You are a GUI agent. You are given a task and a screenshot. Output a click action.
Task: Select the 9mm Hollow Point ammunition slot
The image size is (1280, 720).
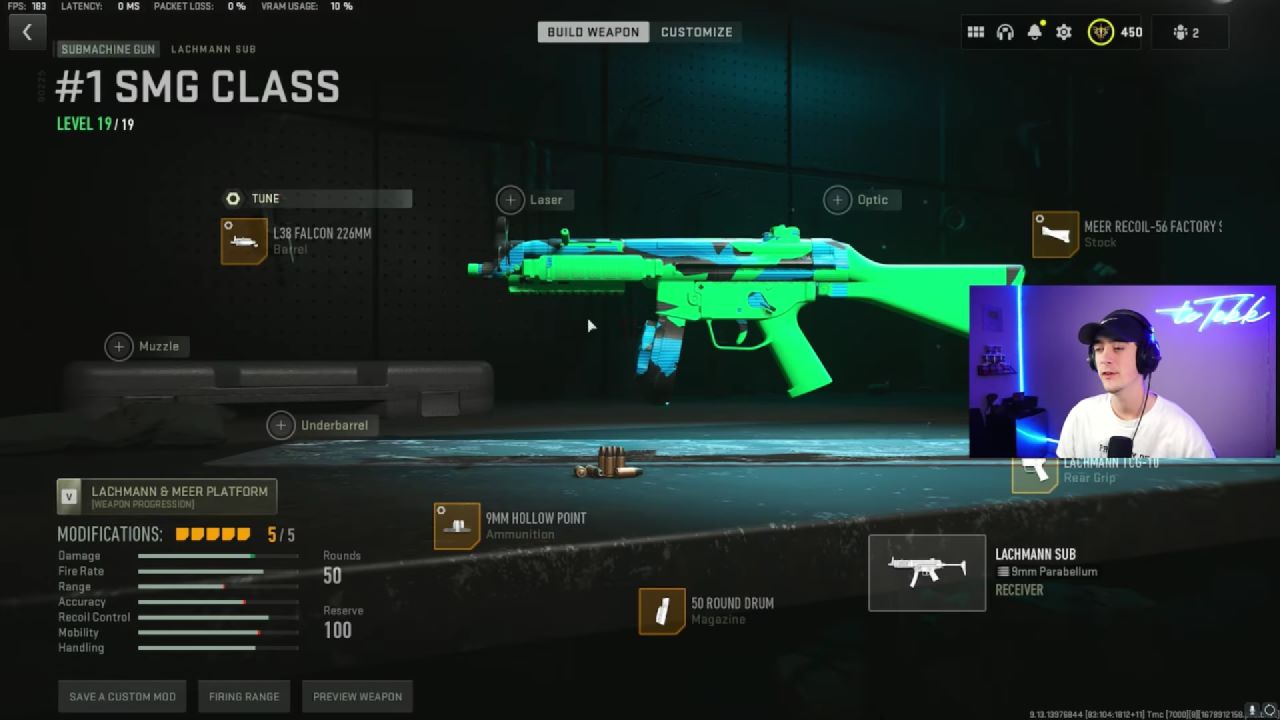click(x=456, y=524)
